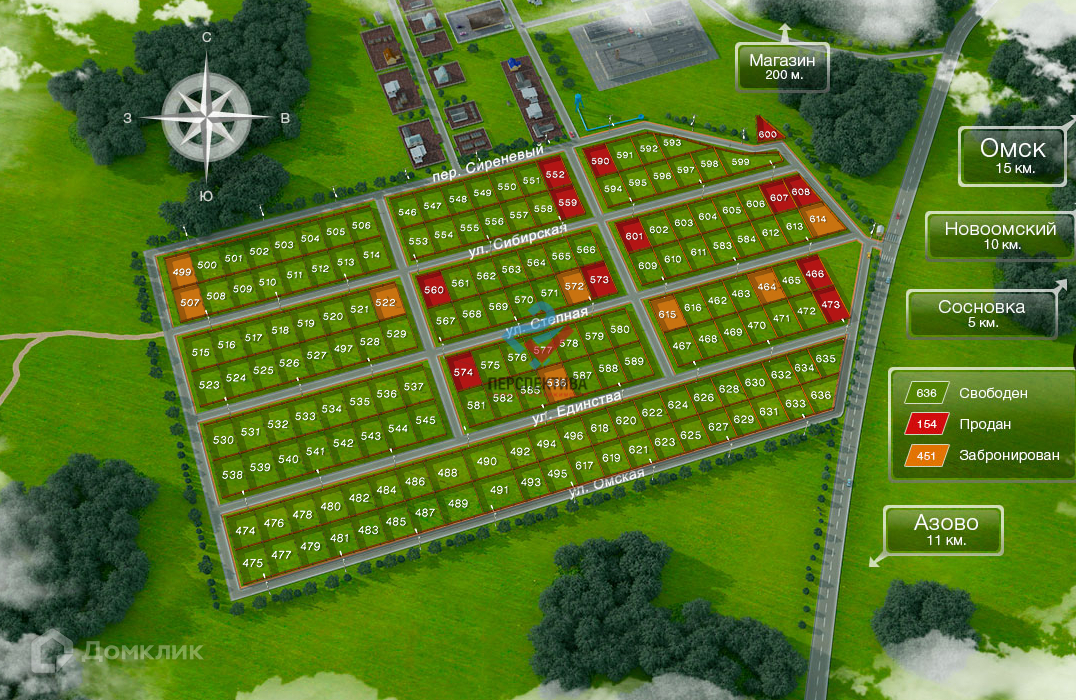Choose free plot 475

(x=253, y=563)
